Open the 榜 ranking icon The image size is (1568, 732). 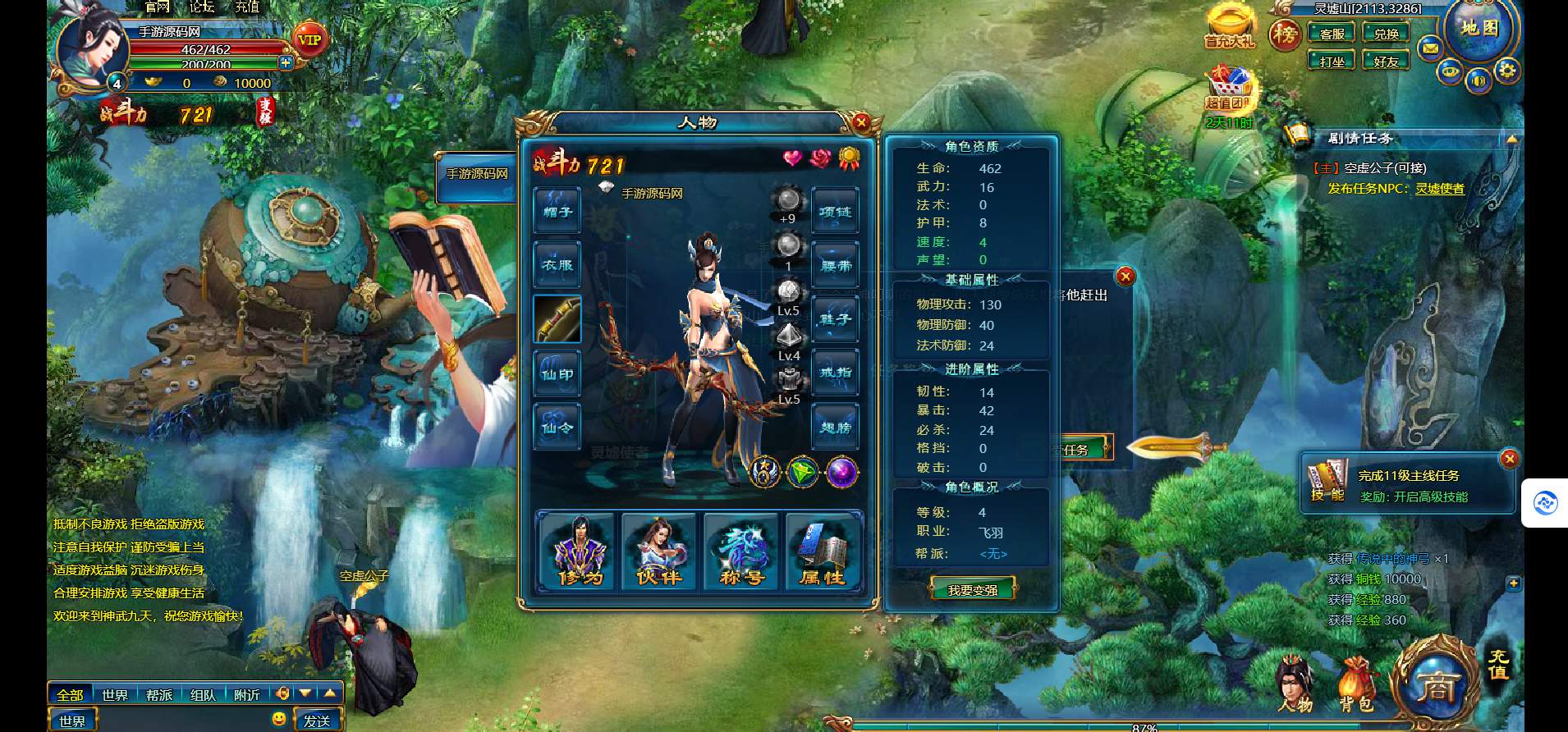click(1285, 34)
